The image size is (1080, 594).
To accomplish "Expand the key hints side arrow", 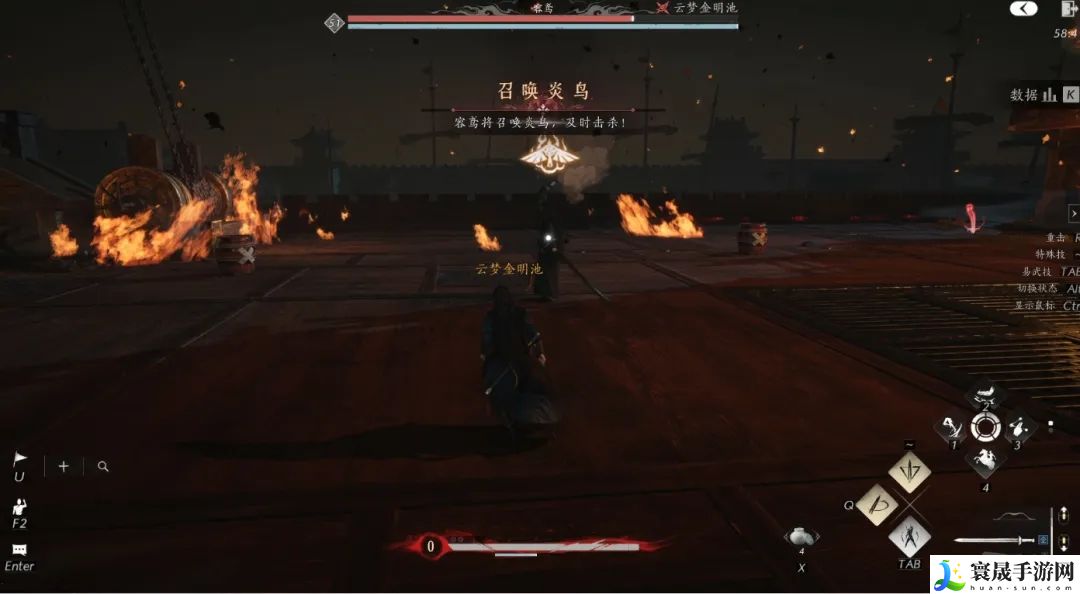I will pos(1073,213).
